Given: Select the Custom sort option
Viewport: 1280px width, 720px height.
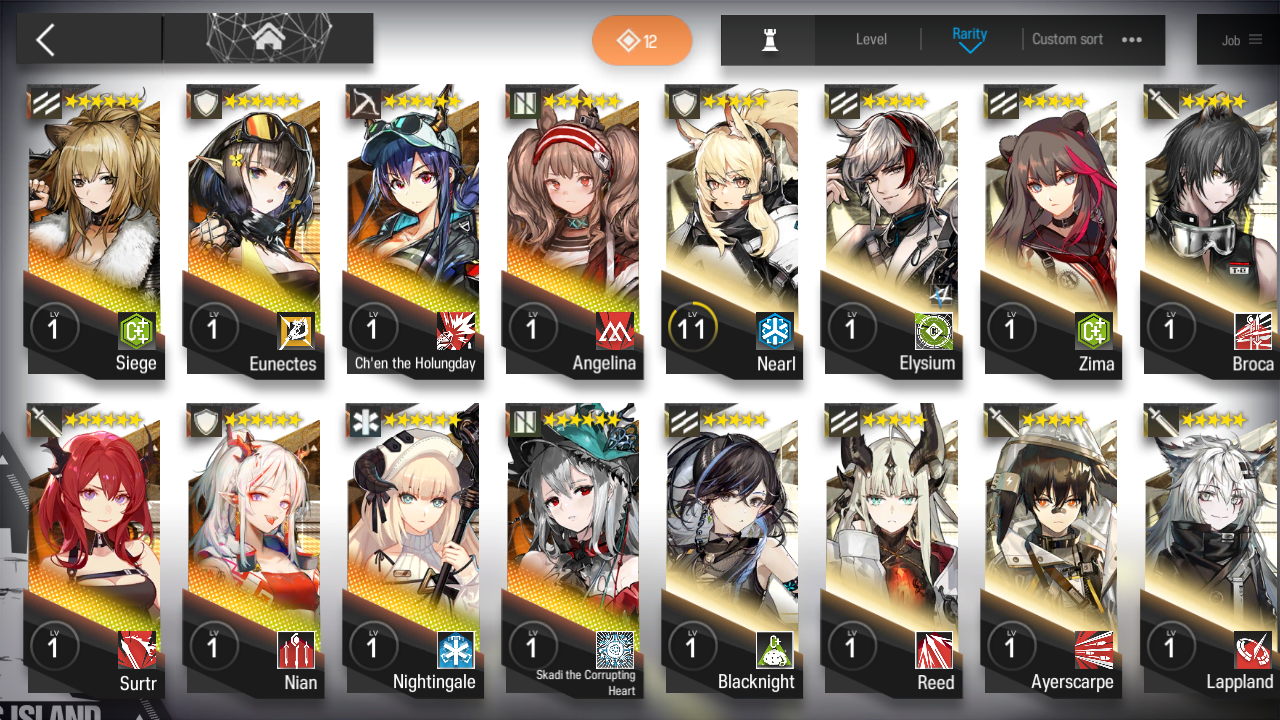Looking at the screenshot, I should tap(1067, 40).
